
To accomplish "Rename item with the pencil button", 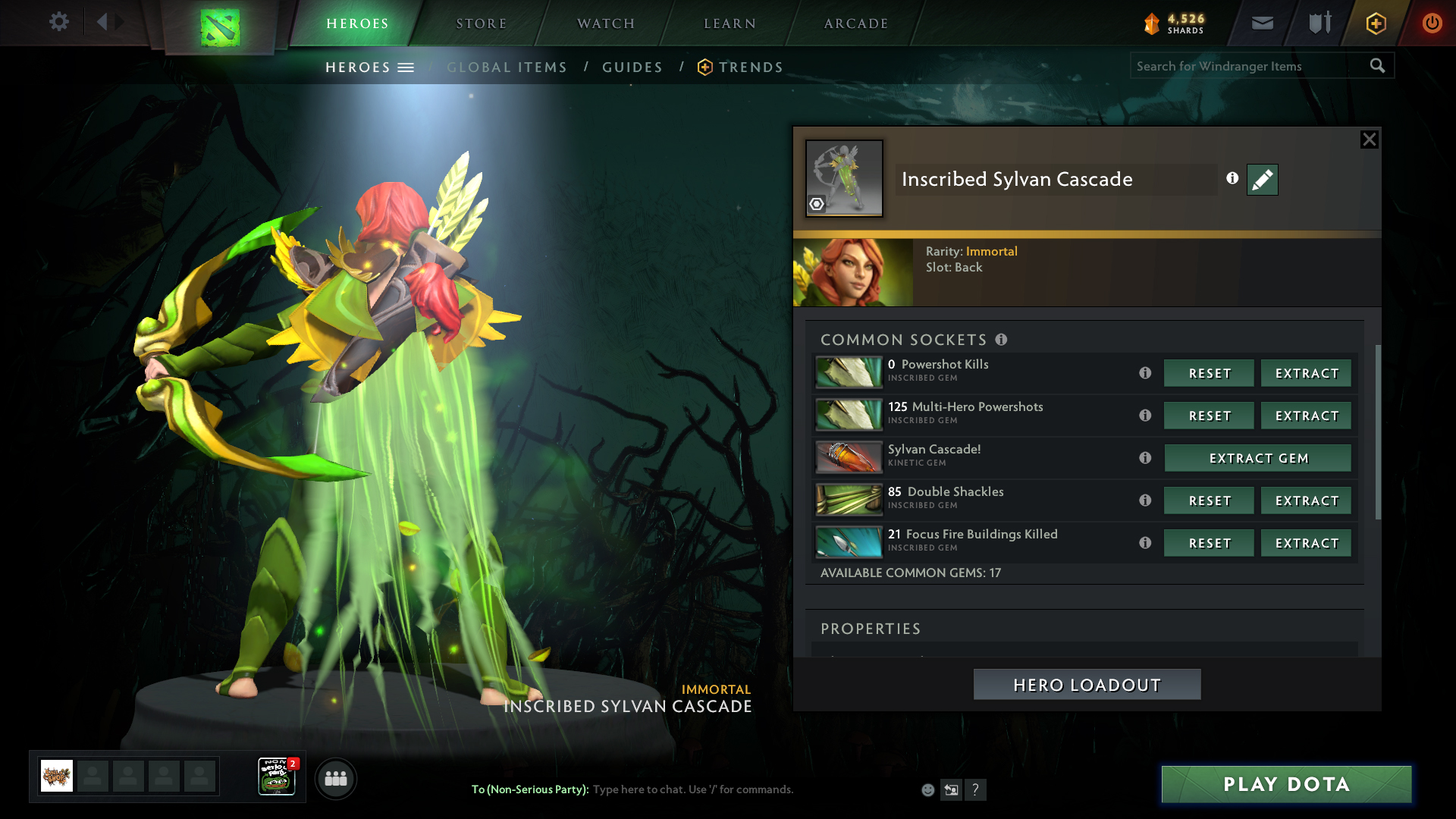I will click(1262, 180).
